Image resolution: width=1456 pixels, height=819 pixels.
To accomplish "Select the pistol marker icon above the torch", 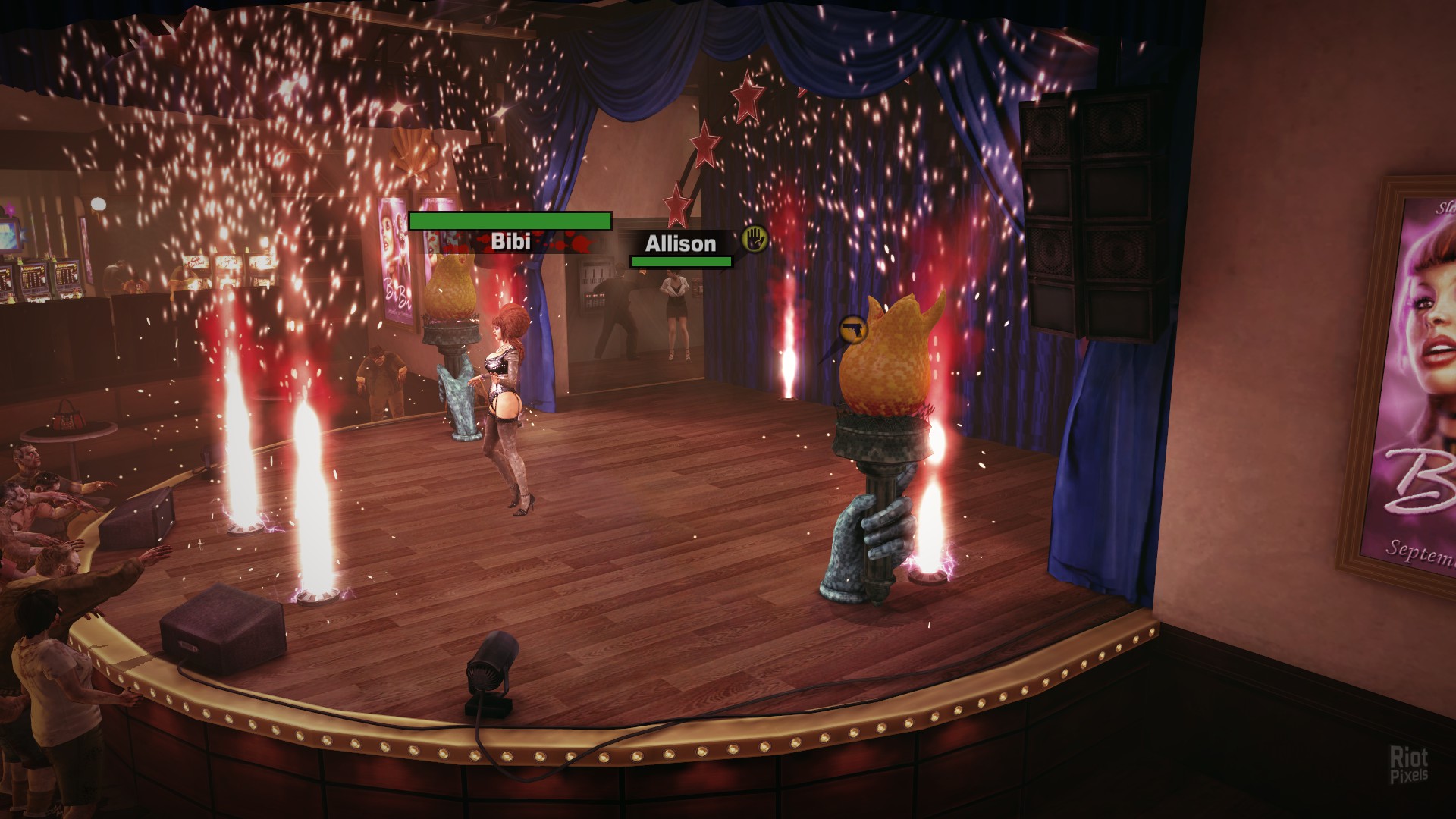I will (853, 331).
